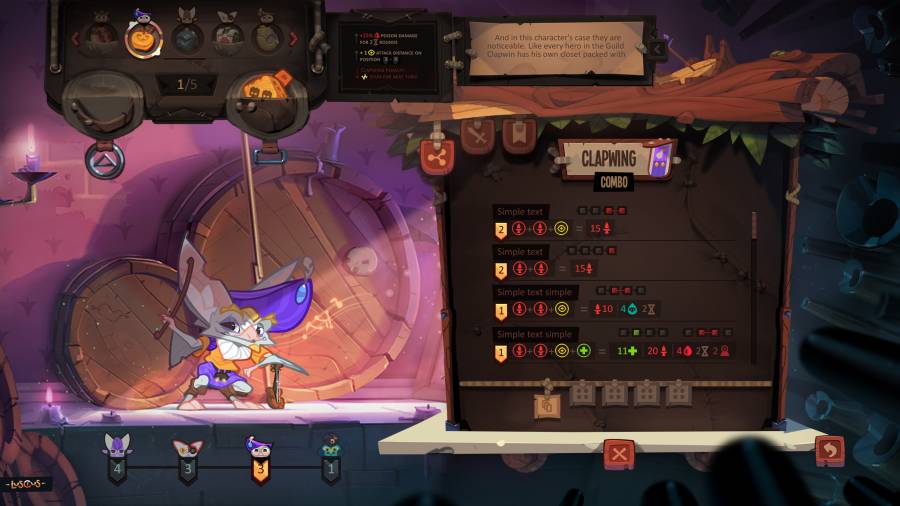Select the blue-grey sack costume thumbnail
The width and height of the screenshot is (900, 506).
pos(188,38)
